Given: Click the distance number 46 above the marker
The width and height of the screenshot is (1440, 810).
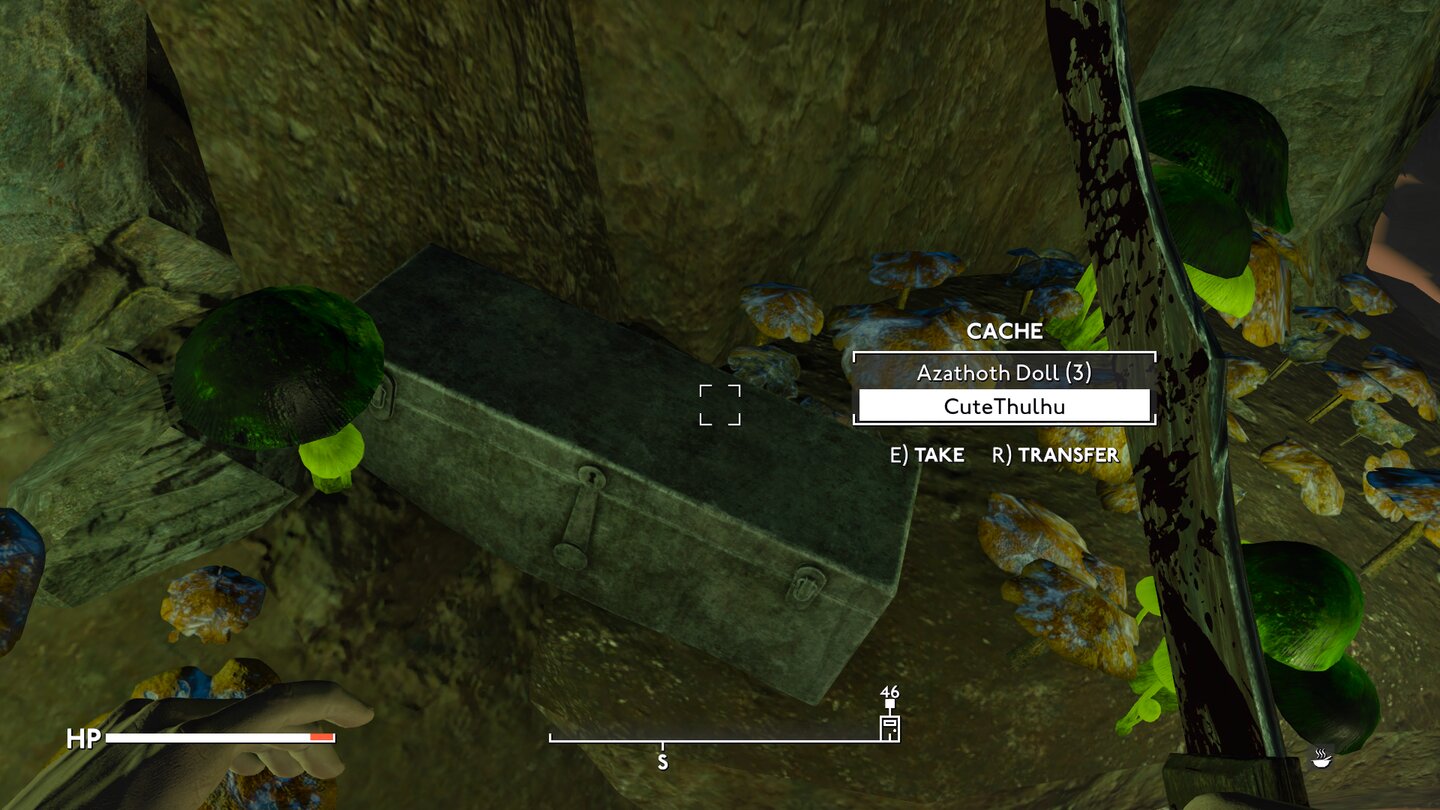Looking at the screenshot, I should click(889, 692).
